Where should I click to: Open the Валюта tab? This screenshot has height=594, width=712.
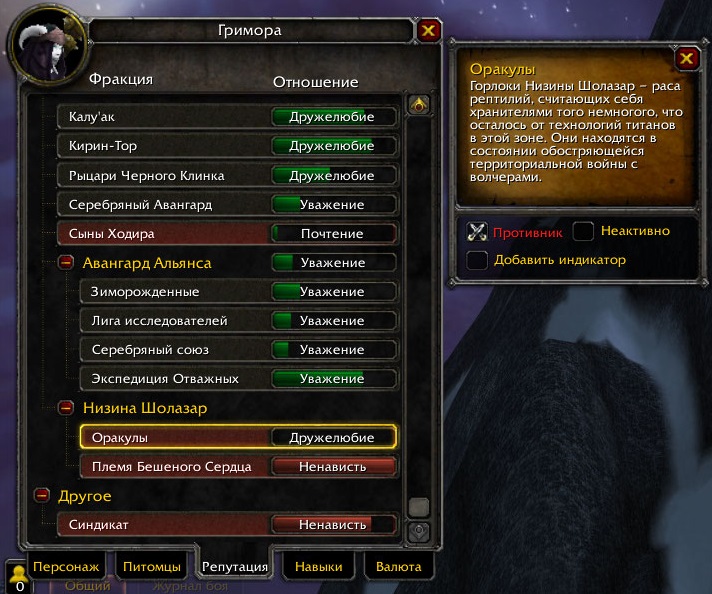(398, 566)
